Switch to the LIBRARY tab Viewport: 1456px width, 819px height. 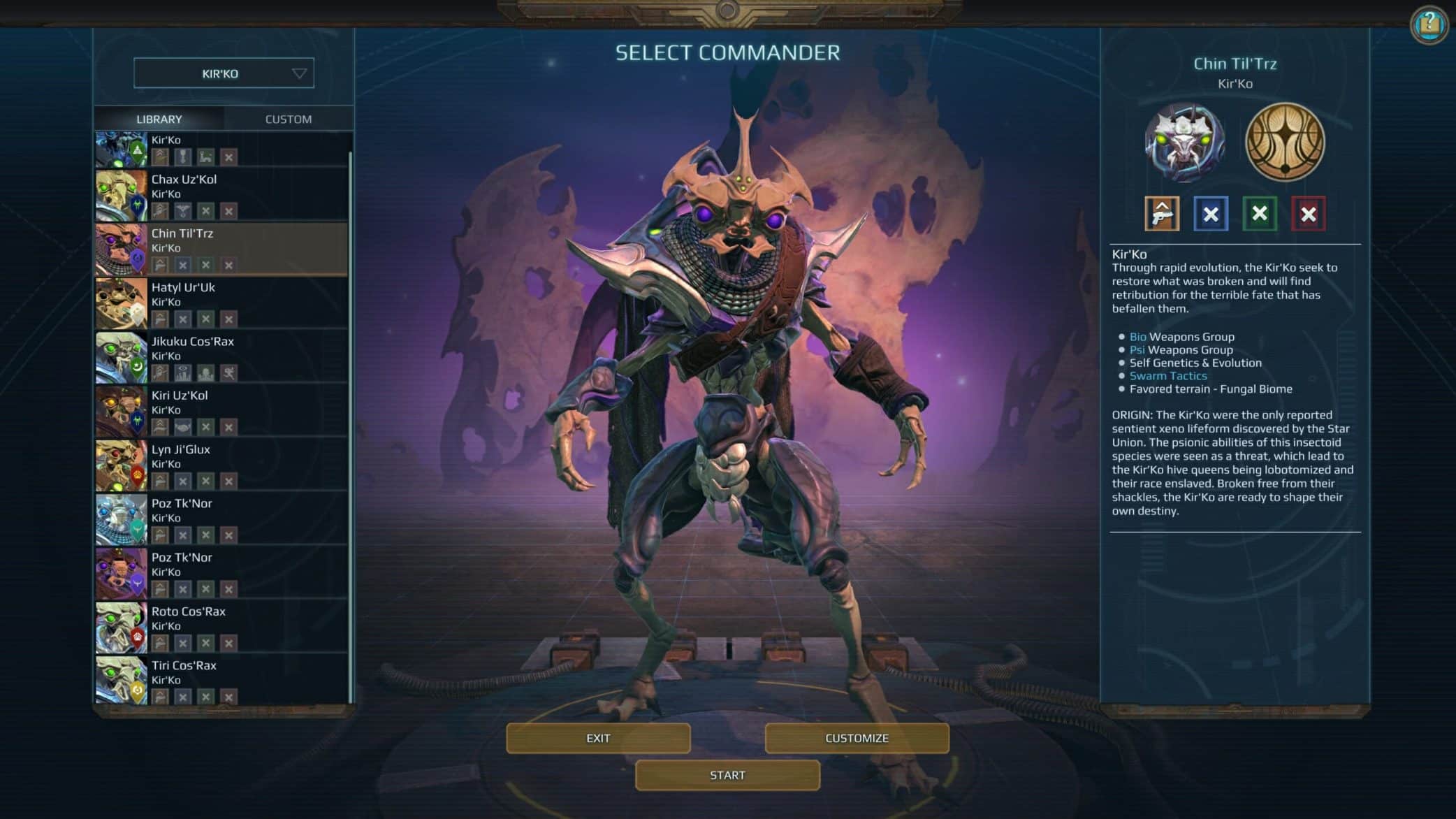tap(160, 119)
